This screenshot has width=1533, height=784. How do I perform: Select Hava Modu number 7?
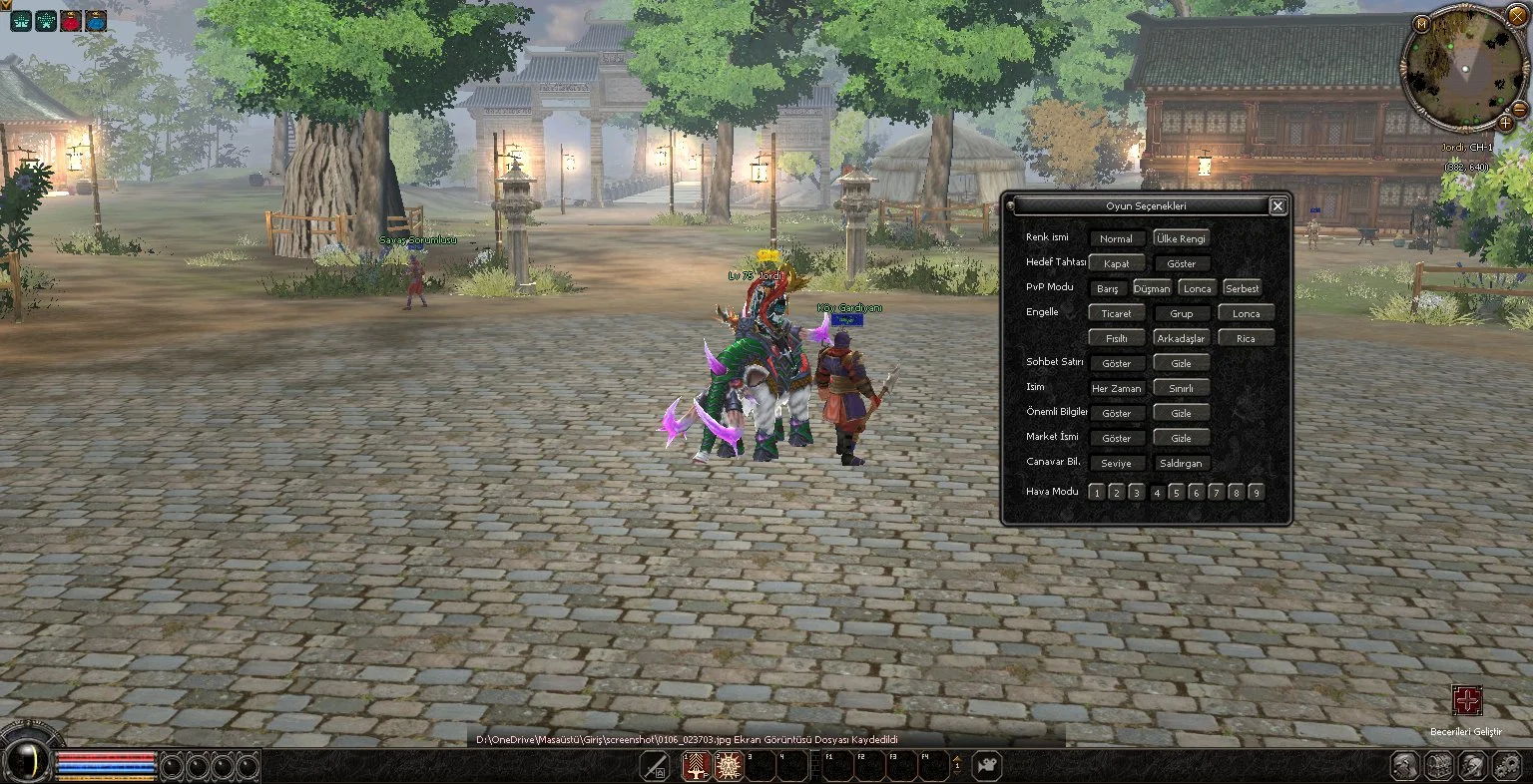(1216, 493)
